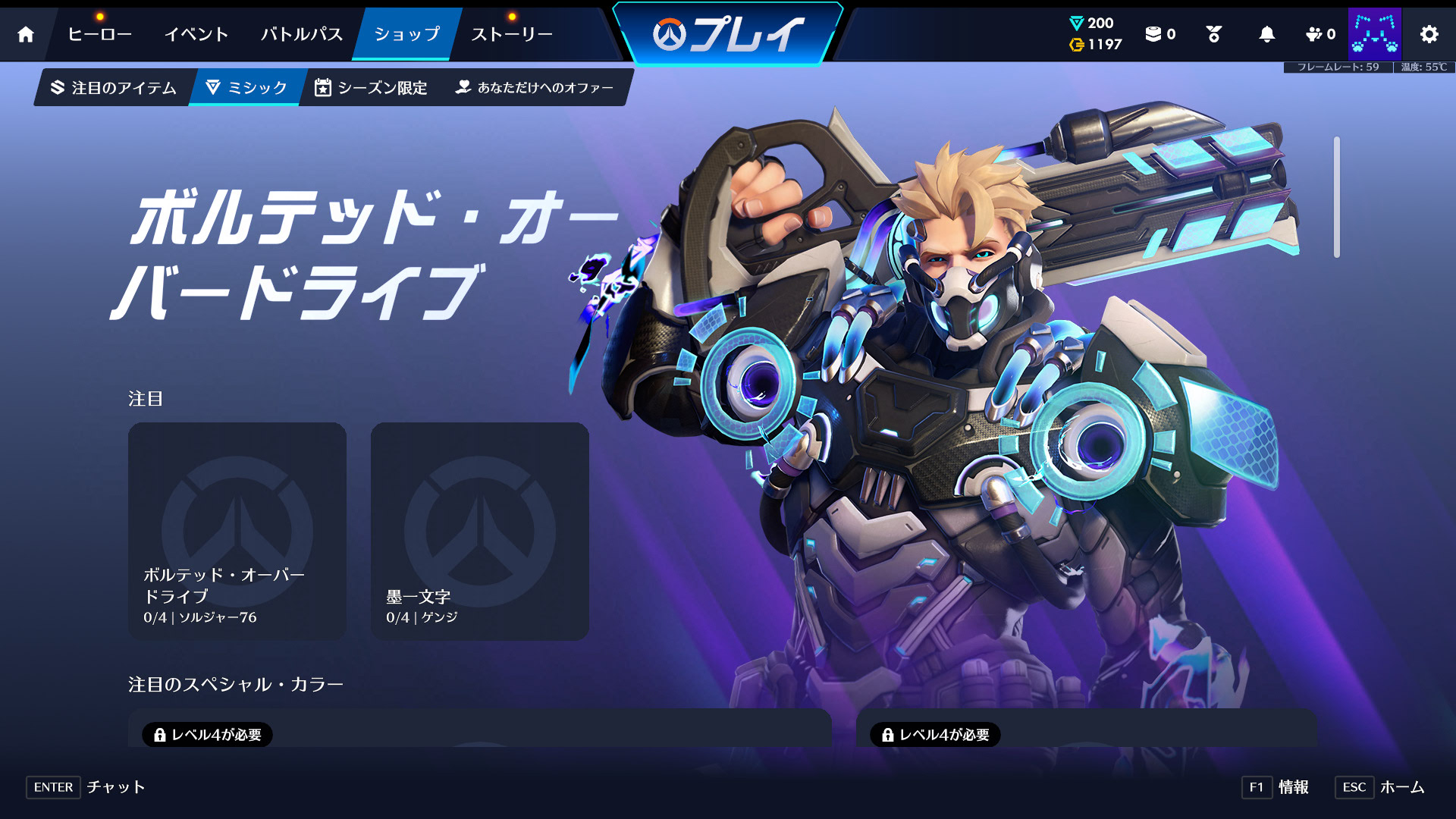Switch to 注目のアイテム tab
The height and width of the screenshot is (819, 1456).
click(x=114, y=88)
